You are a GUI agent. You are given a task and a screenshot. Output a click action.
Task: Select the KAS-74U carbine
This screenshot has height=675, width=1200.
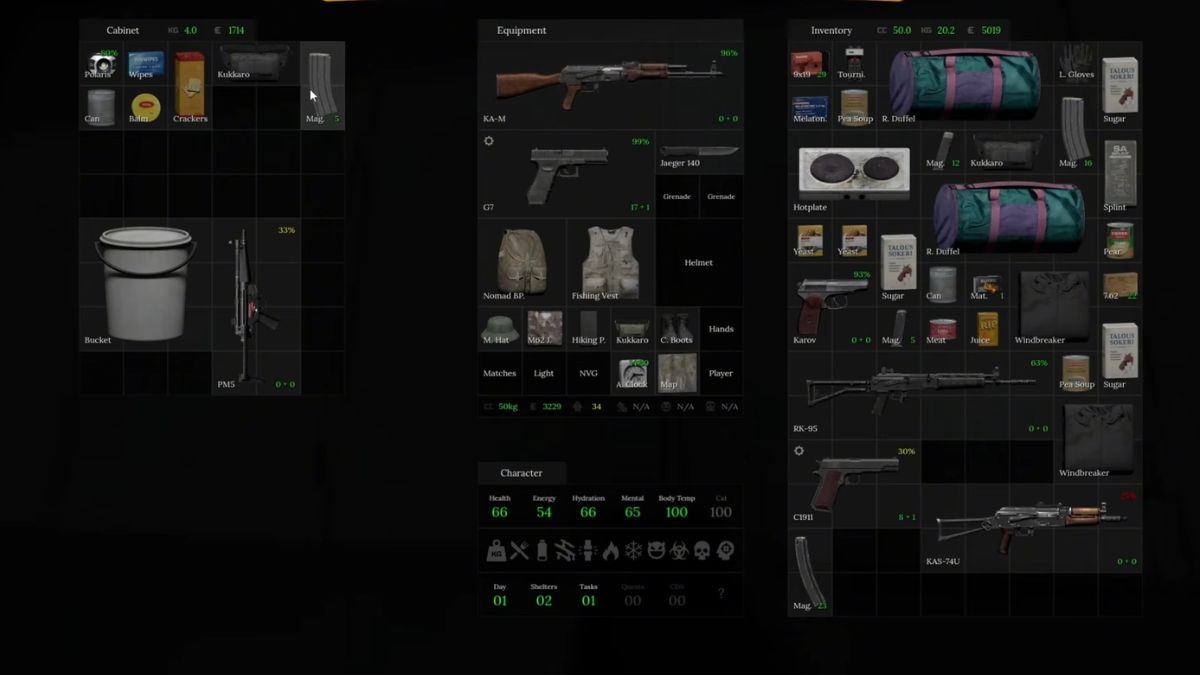point(1030,525)
